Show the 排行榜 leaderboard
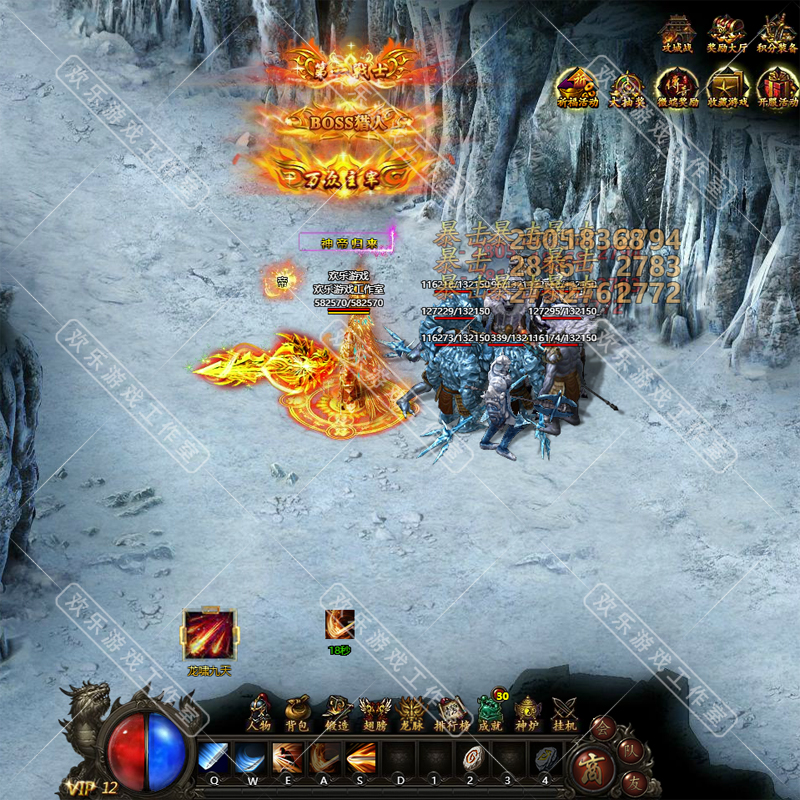The height and width of the screenshot is (800, 800). point(450,712)
